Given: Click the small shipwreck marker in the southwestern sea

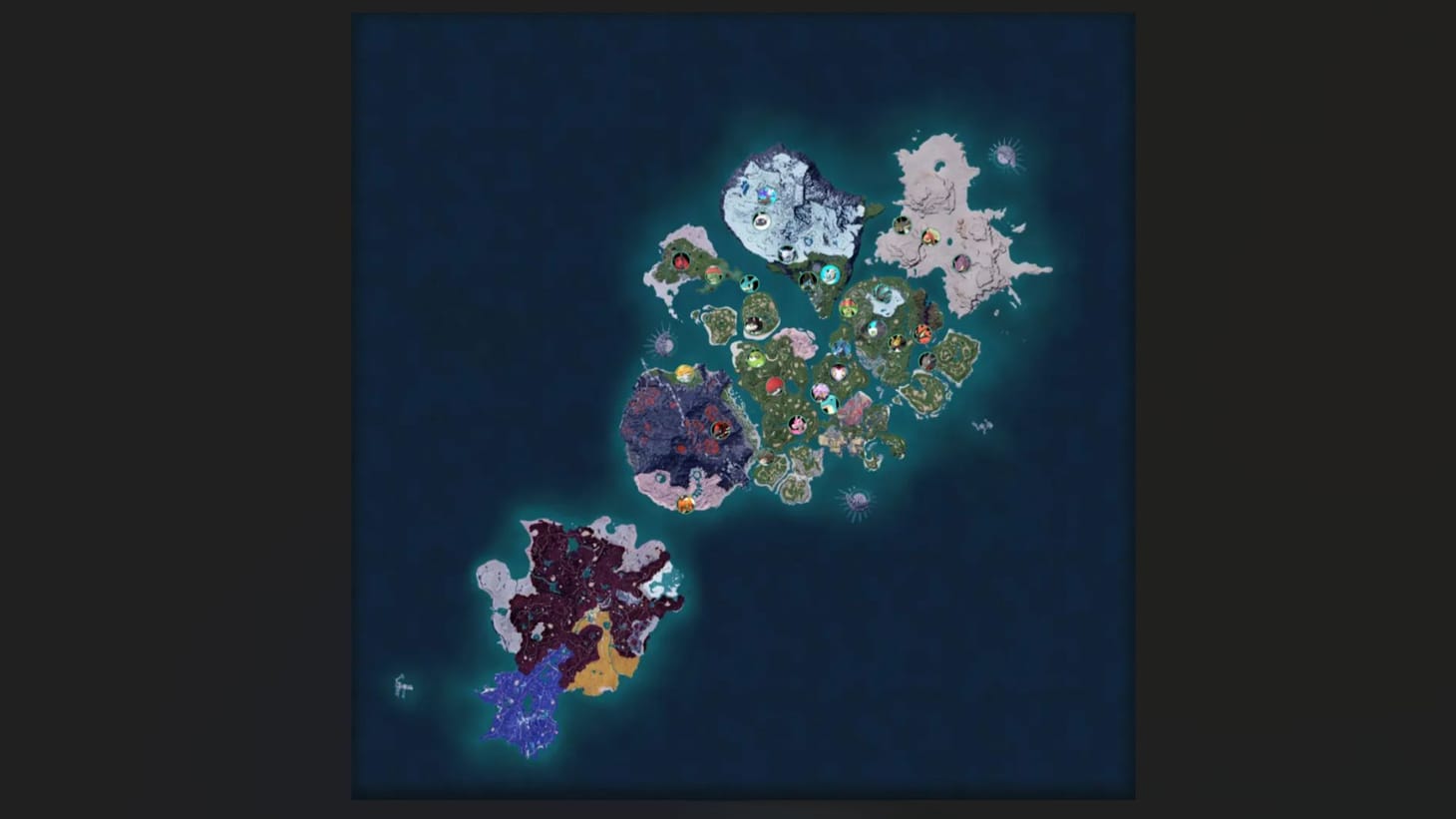Looking at the screenshot, I should [402, 683].
